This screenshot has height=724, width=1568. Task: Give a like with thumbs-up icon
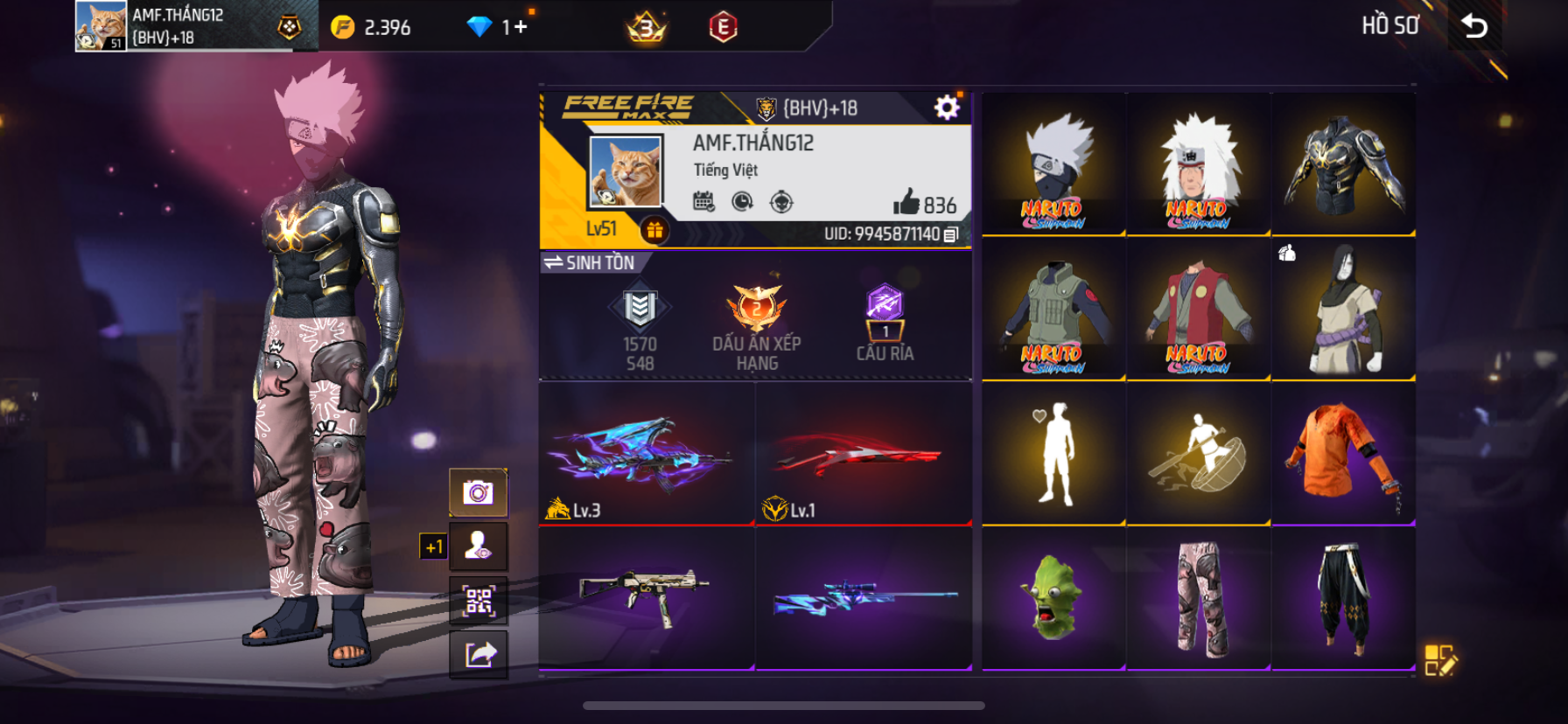click(x=906, y=203)
